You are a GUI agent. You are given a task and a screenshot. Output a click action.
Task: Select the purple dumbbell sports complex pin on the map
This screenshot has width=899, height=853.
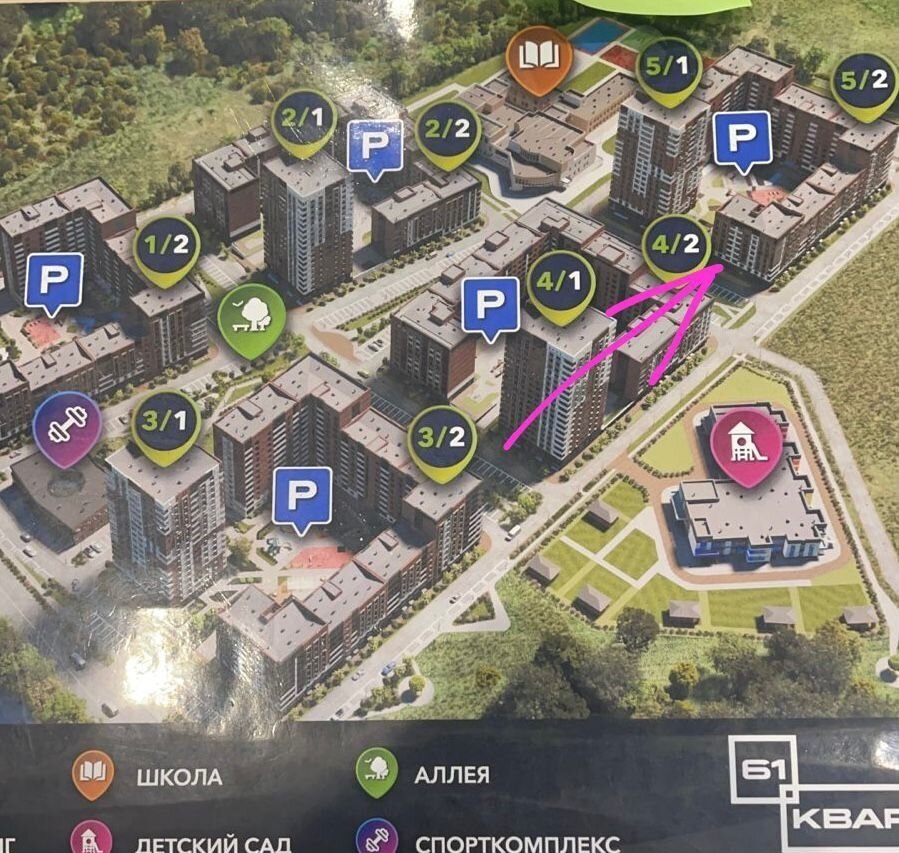67,426
